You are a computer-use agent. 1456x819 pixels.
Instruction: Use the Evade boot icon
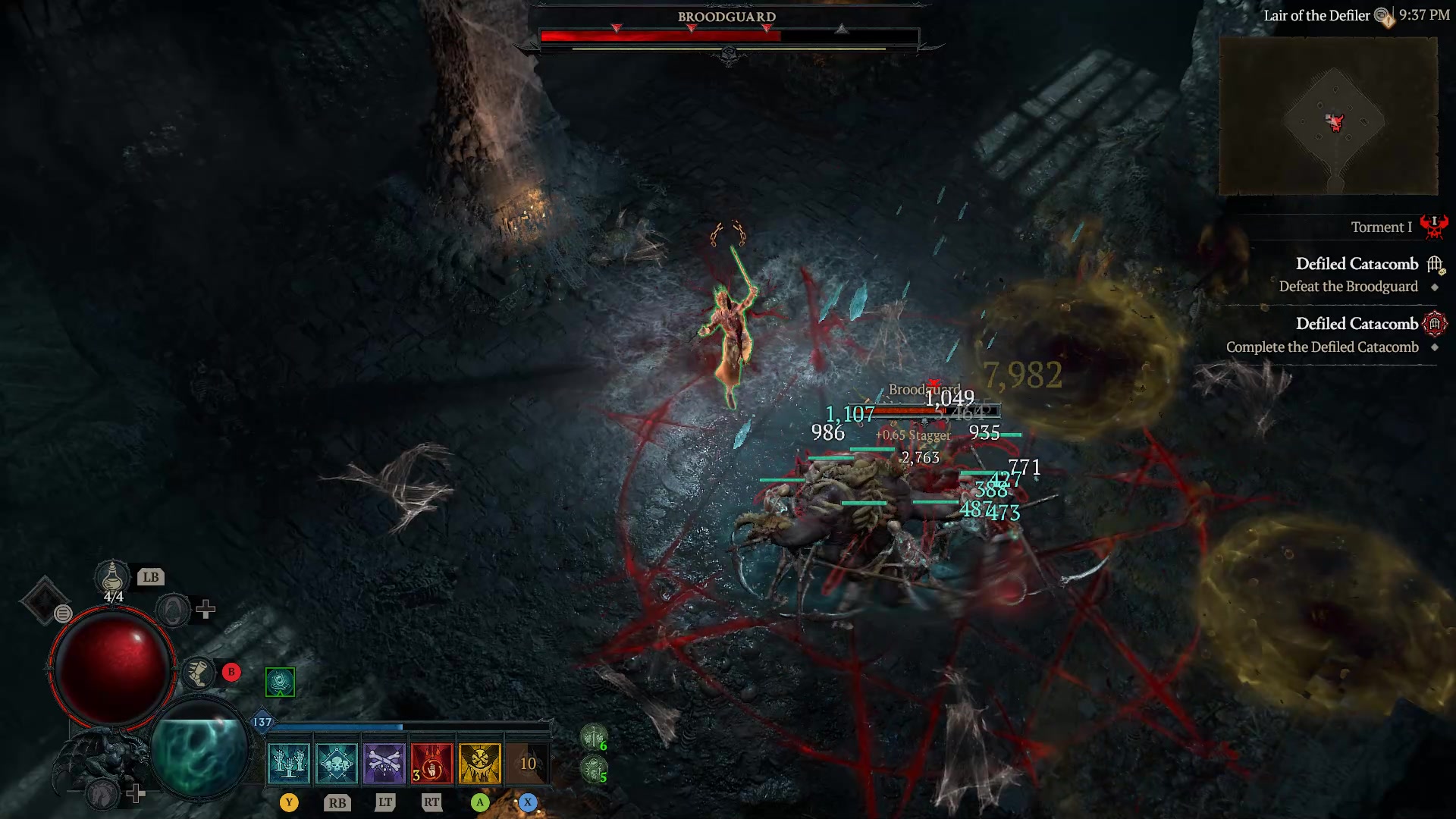(x=199, y=672)
